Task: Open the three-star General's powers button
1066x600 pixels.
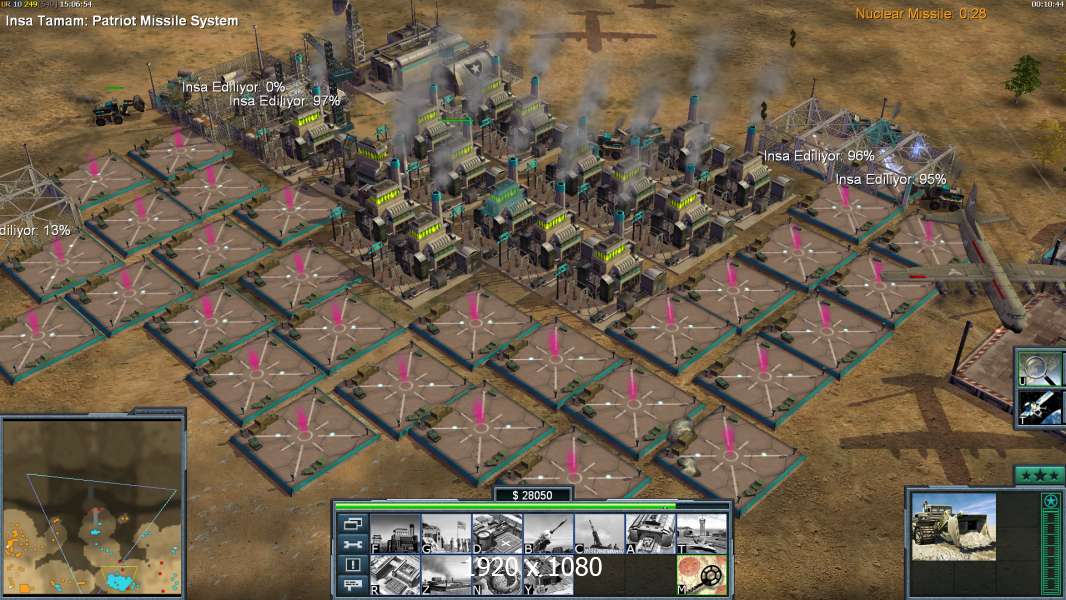Action: click(1039, 475)
